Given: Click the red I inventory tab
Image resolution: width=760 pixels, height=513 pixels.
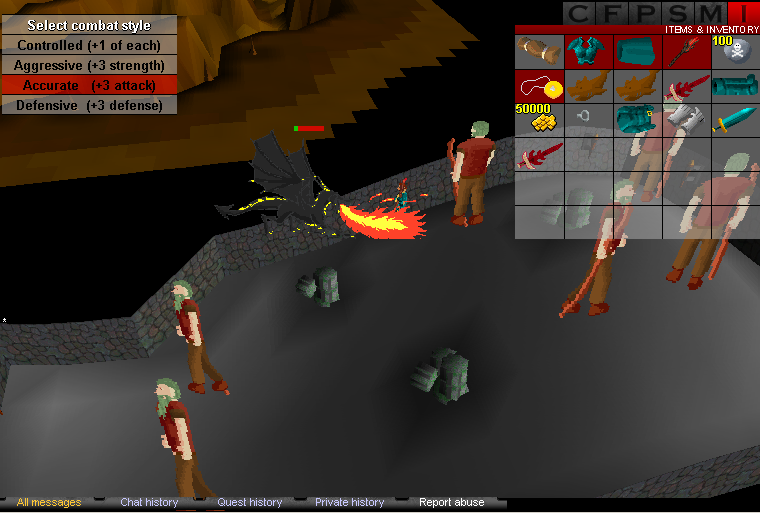Looking at the screenshot, I should pos(744,13).
